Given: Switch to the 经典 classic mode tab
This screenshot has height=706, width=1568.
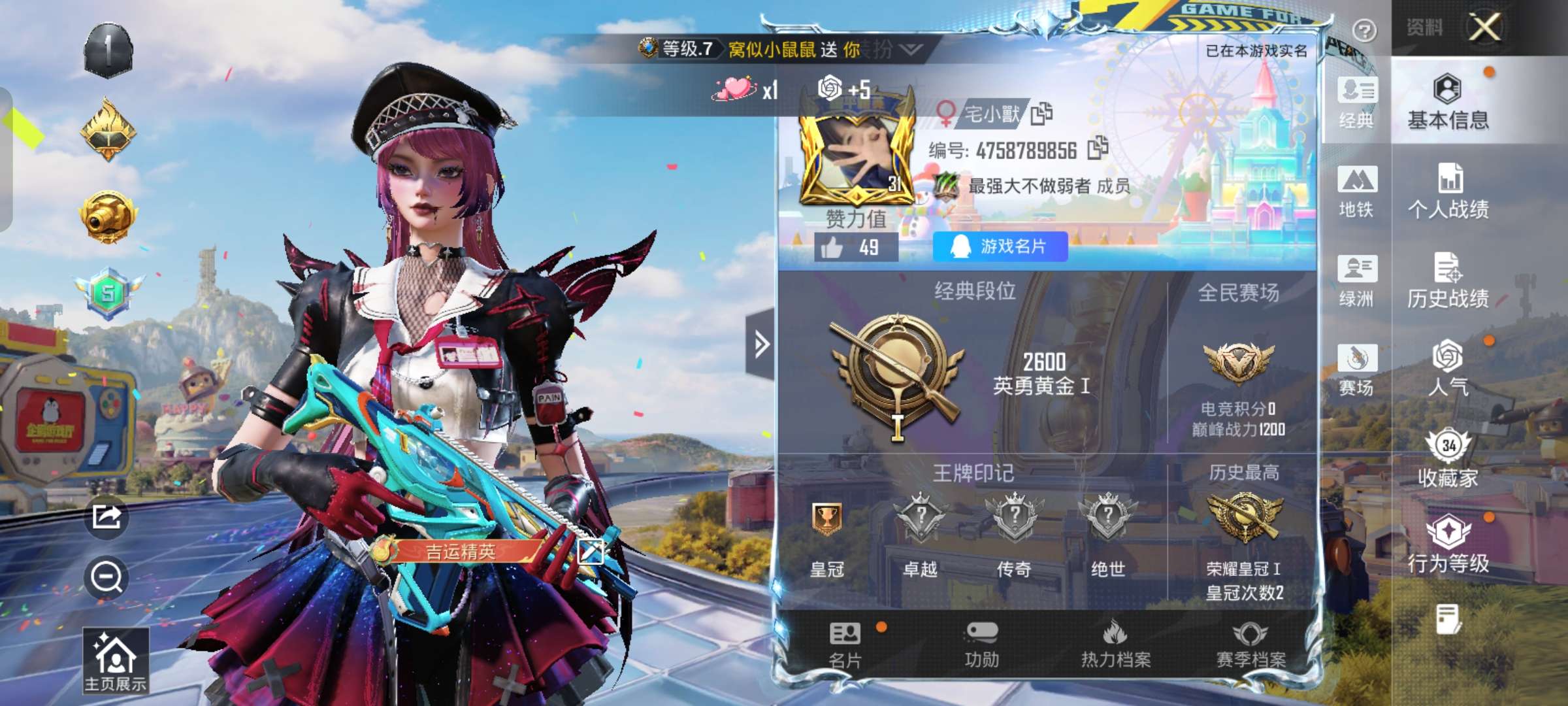Looking at the screenshot, I should pos(1357,102).
